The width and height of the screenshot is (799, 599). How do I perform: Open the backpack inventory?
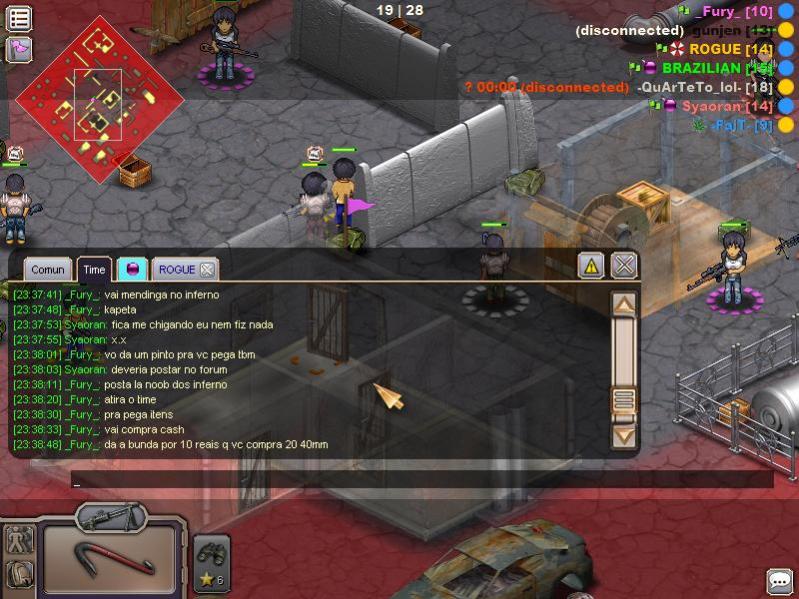[19, 574]
